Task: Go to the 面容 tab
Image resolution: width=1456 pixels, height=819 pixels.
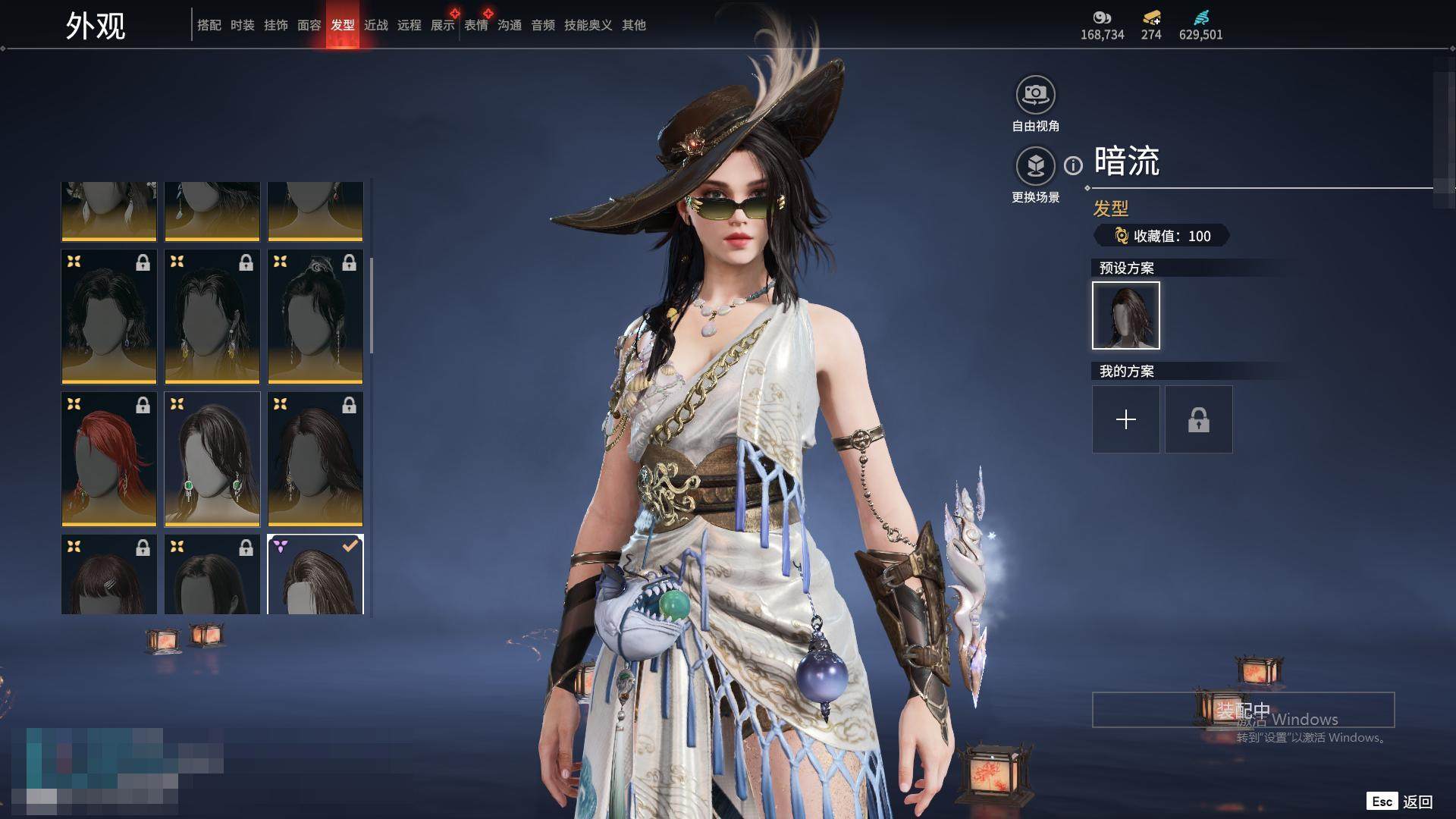Action: pyautogui.click(x=309, y=25)
